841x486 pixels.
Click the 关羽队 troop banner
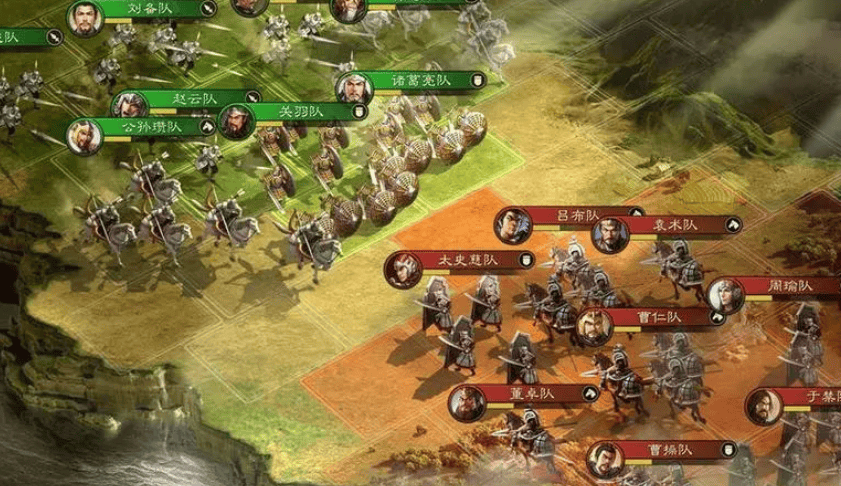tap(301, 110)
